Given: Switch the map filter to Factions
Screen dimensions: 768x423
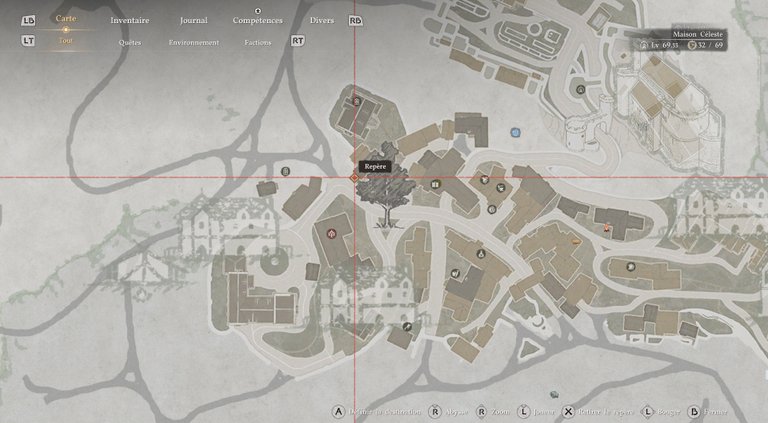Looking at the screenshot, I should coord(257,43).
